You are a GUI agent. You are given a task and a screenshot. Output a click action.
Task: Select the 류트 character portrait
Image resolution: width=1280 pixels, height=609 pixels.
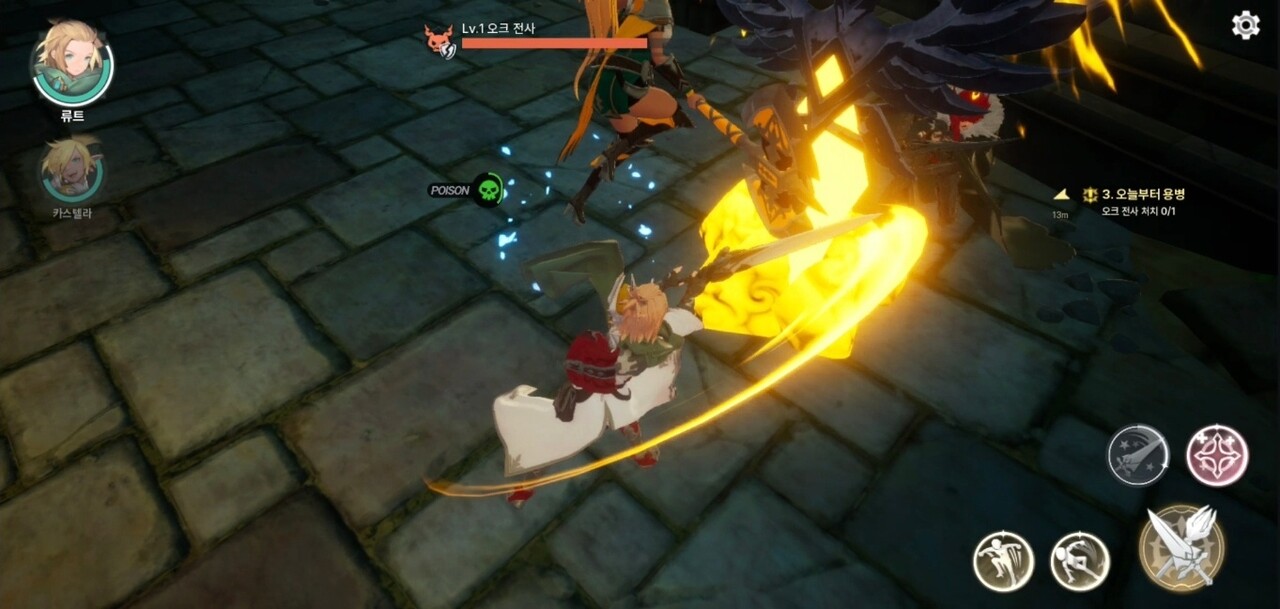point(72,66)
